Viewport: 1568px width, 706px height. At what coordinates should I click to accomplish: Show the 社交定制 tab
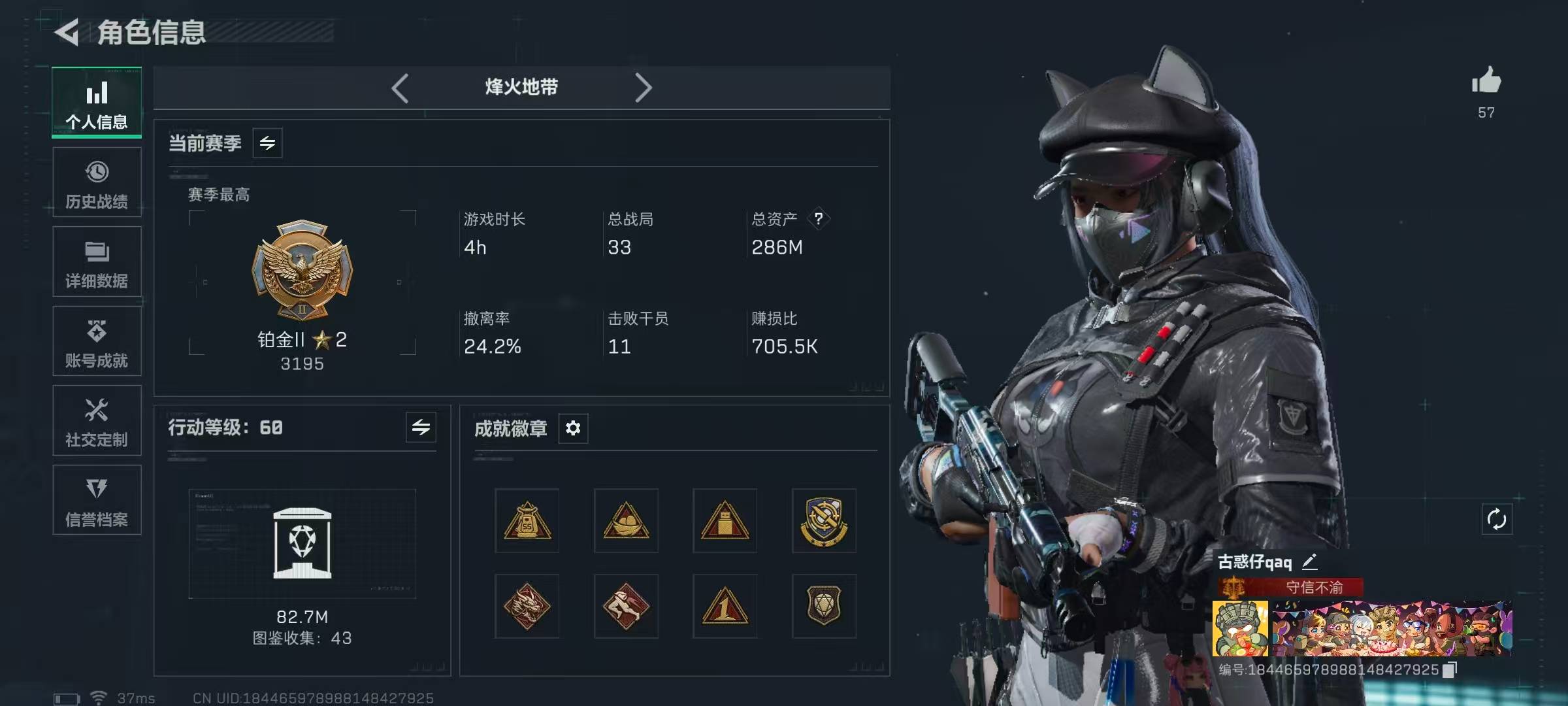[x=97, y=421]
